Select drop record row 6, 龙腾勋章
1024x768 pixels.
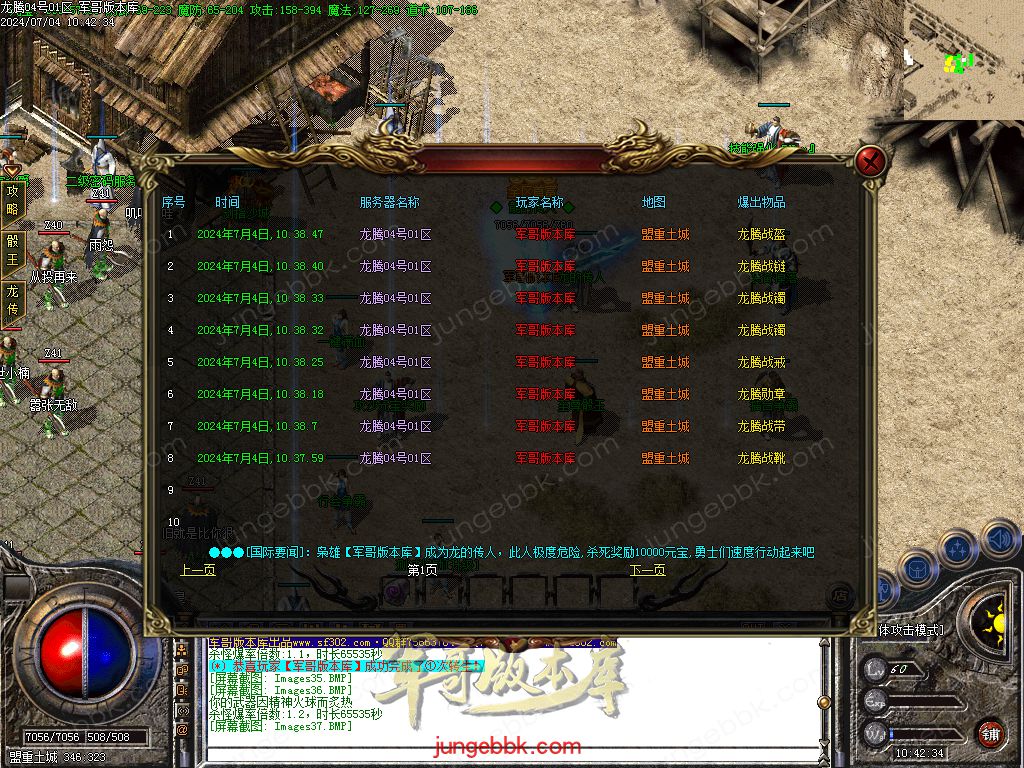pos(762,394)
